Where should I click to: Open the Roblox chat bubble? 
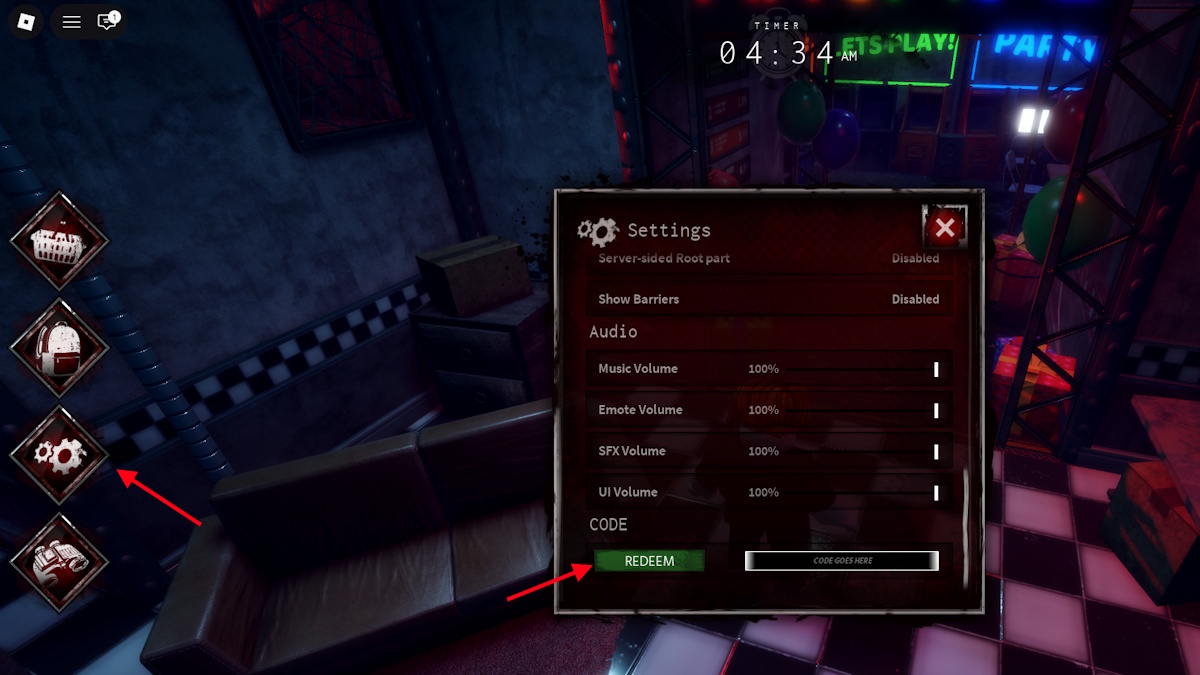[107, 22]
